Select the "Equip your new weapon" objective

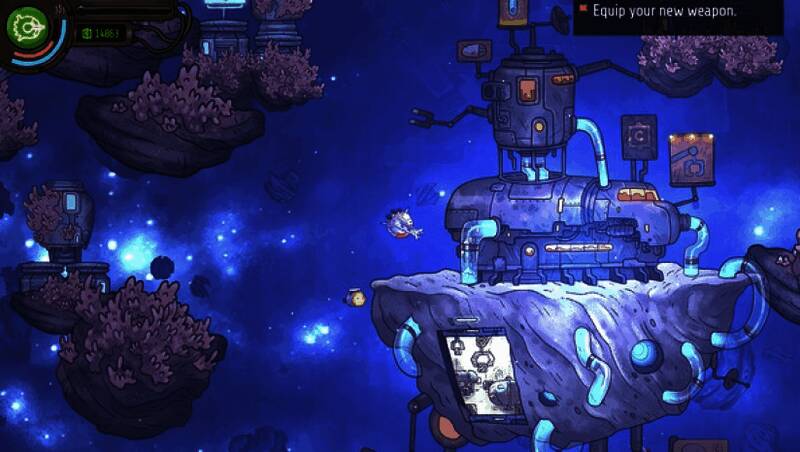tap(664, 12)
